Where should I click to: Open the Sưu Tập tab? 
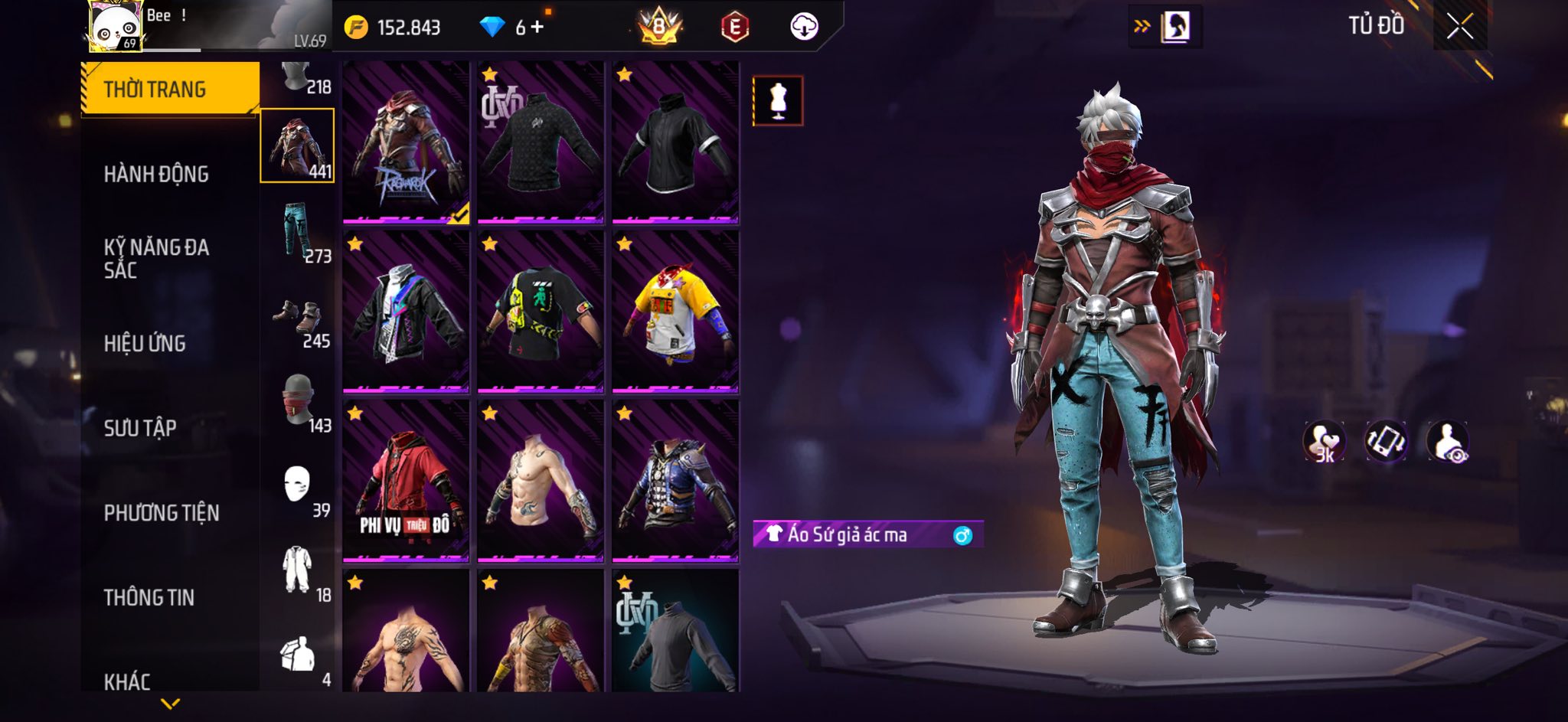coord(140,428)
